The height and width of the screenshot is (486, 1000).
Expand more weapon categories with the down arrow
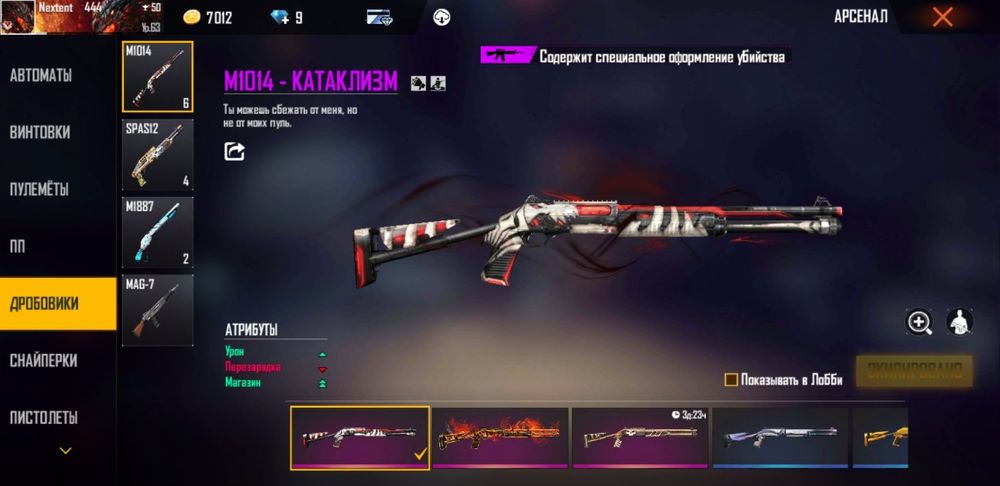tap(66, 451)
